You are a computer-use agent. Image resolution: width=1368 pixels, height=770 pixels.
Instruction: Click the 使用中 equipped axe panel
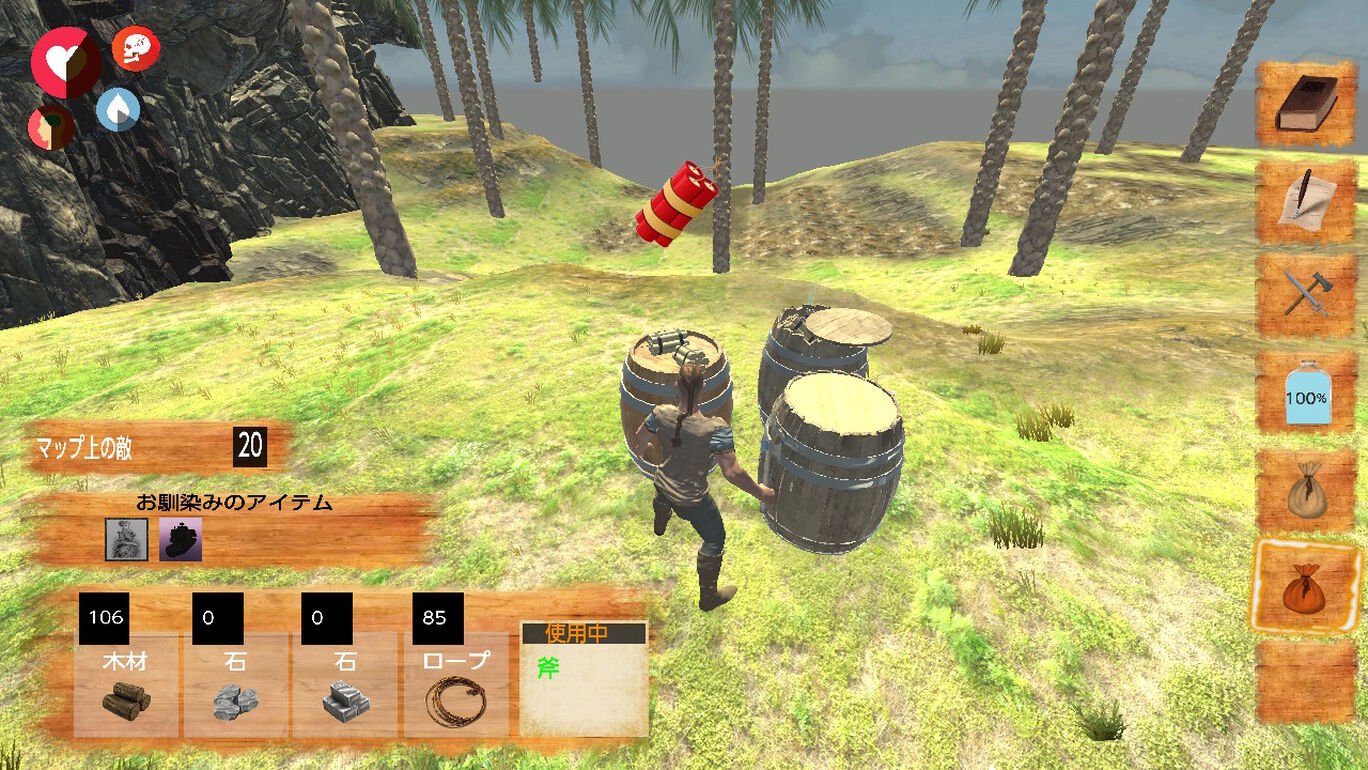584,679
